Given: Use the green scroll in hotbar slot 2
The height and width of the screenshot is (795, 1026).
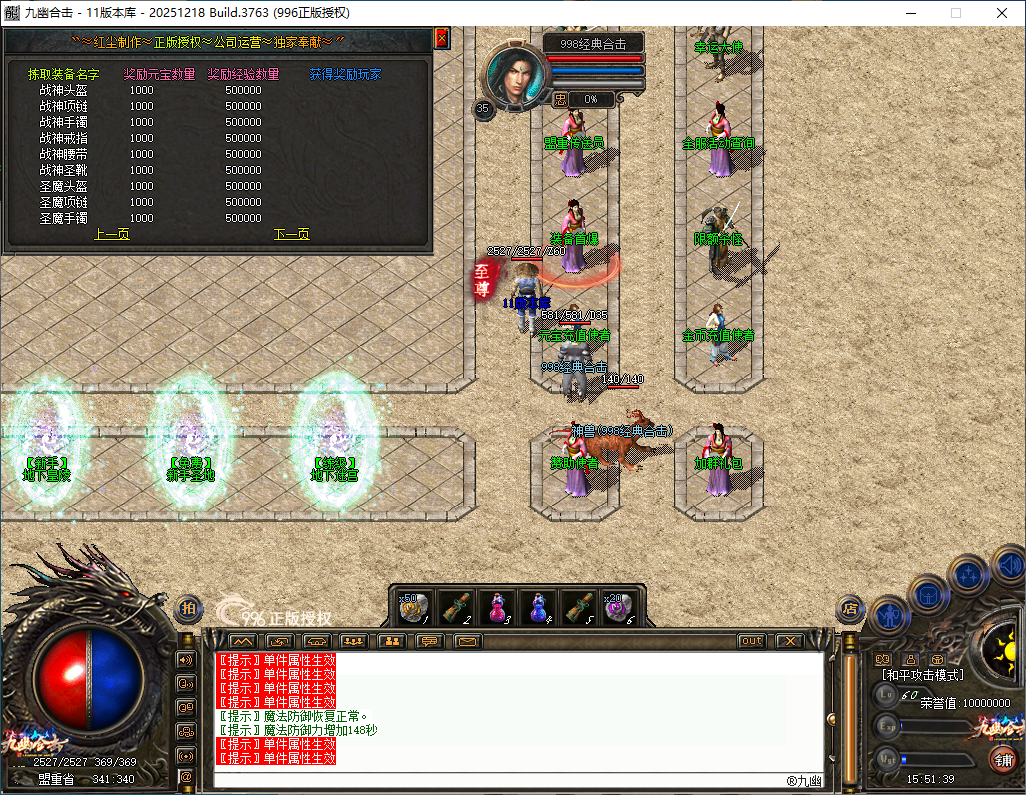Looking at the screenshot, I should 456,607.
